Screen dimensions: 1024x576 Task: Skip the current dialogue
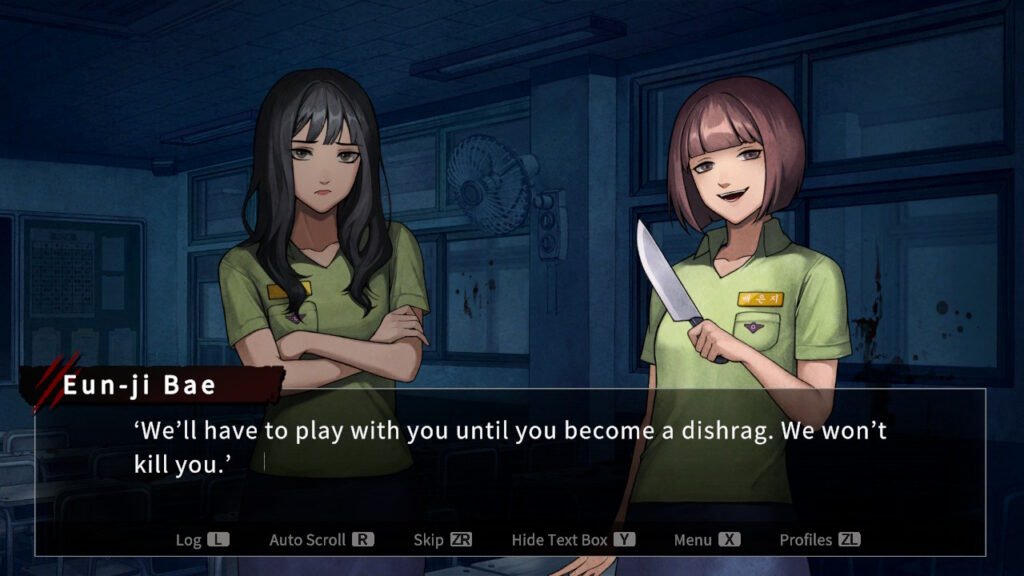pyautogui.click(x=442, y=540)
